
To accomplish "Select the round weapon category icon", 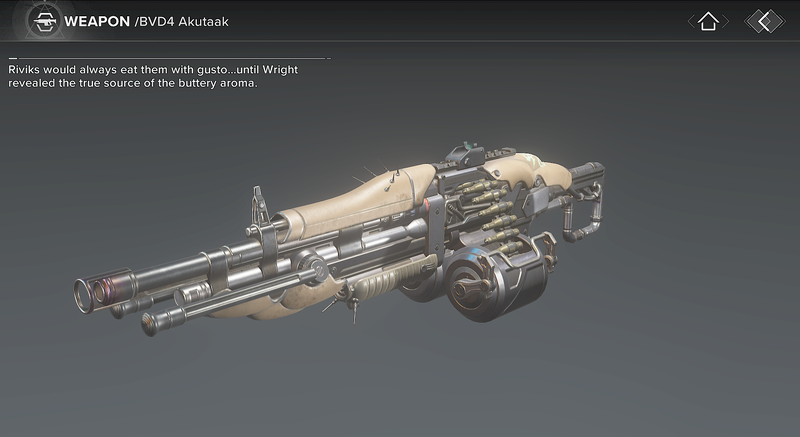I will coord(43,20).
